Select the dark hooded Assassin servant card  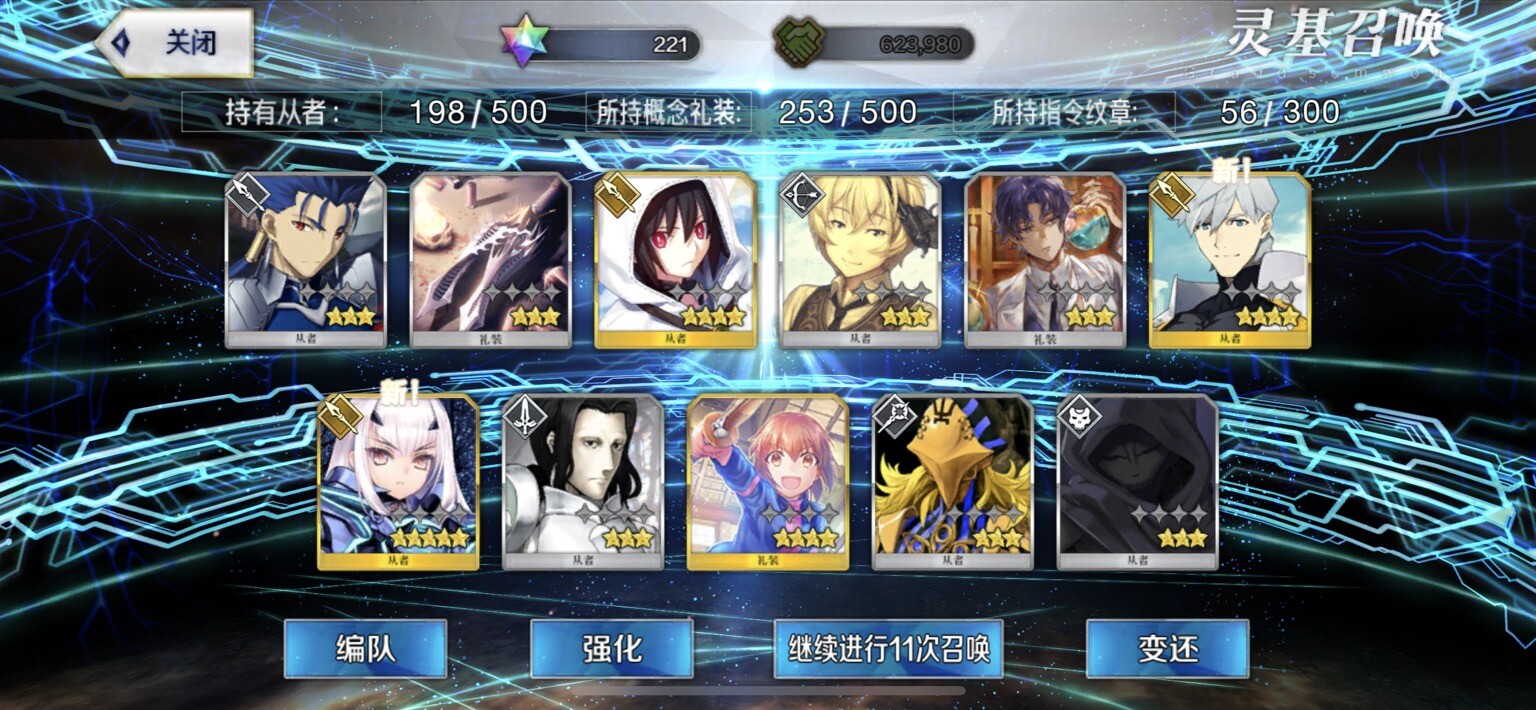(x=1137, y=482)
